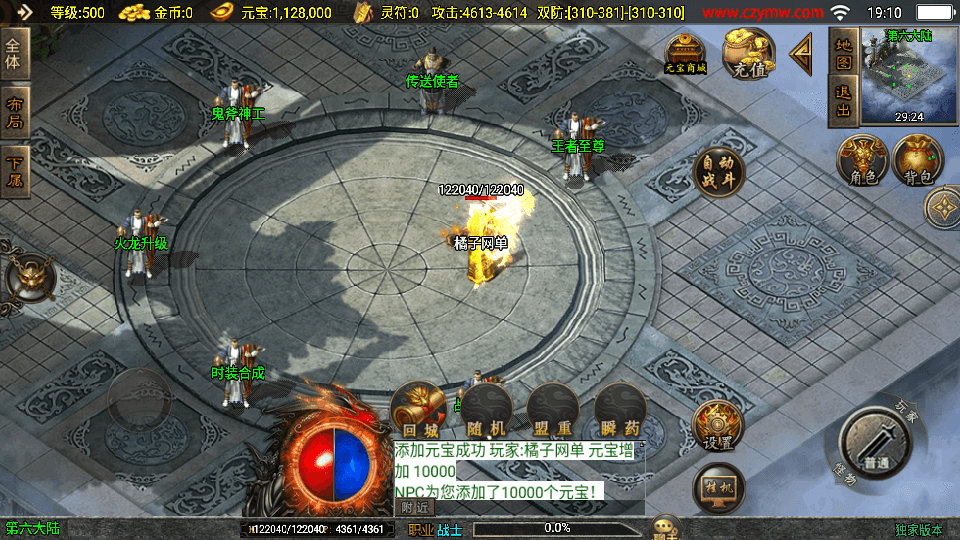Screen dimensions: 960x540
Task: Collapse the top icons with the gold arrow
Action: pyautogui.click(x=802, y=55)
